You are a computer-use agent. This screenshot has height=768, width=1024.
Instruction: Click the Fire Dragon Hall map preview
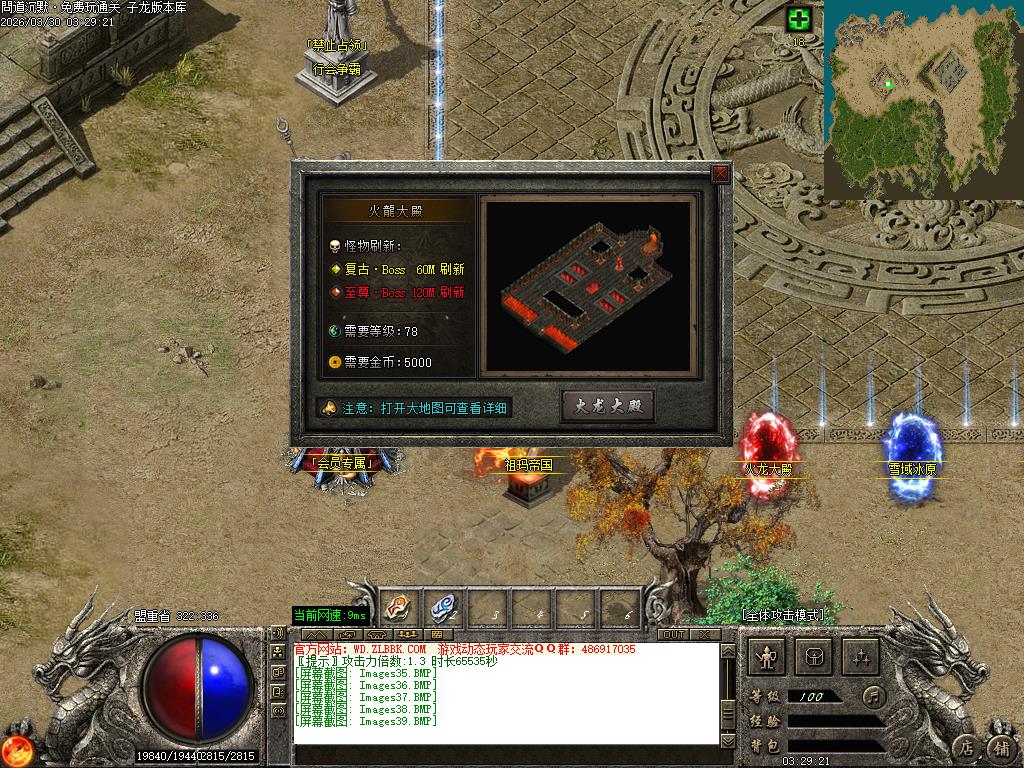click(588, 285)
